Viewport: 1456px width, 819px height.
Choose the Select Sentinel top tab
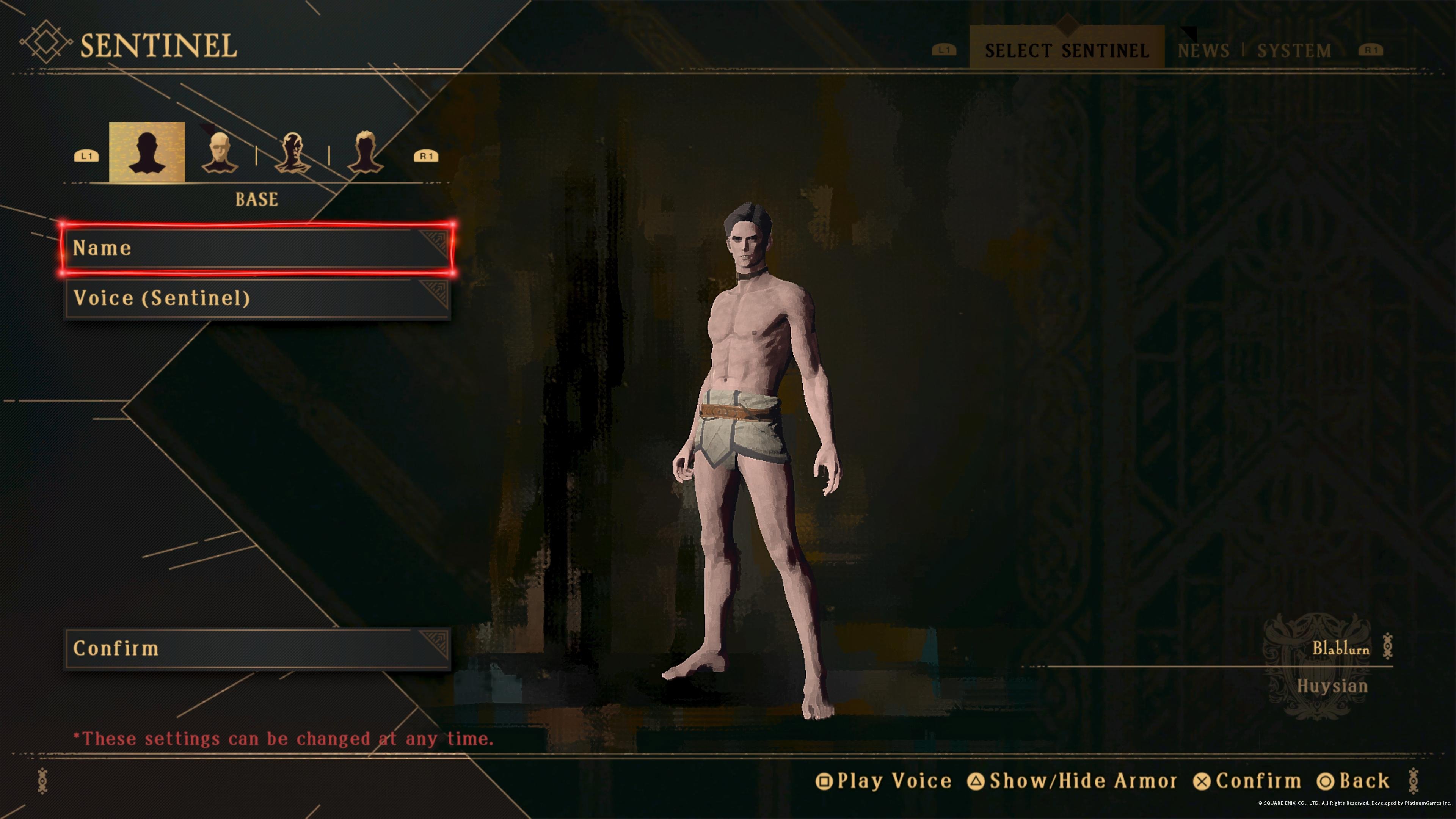[x=1067, y=50]
